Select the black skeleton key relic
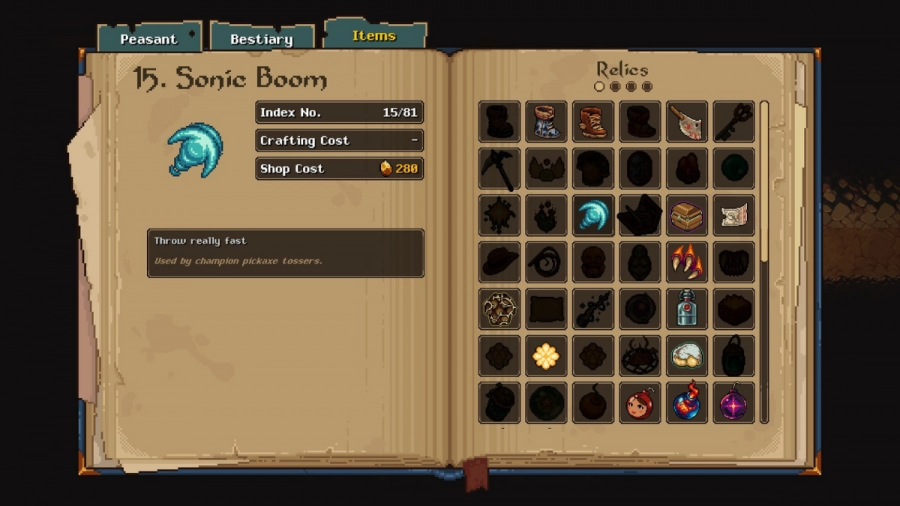Viewport: 900px width, 506px height. click(x=734, y=122)
